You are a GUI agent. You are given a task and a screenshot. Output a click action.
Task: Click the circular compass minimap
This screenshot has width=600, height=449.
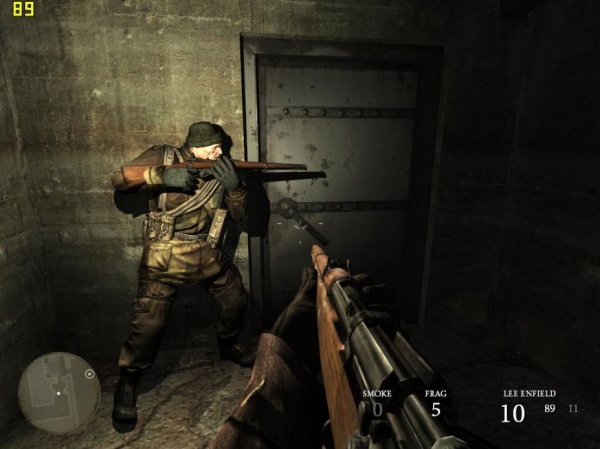[x=59, y=392]
